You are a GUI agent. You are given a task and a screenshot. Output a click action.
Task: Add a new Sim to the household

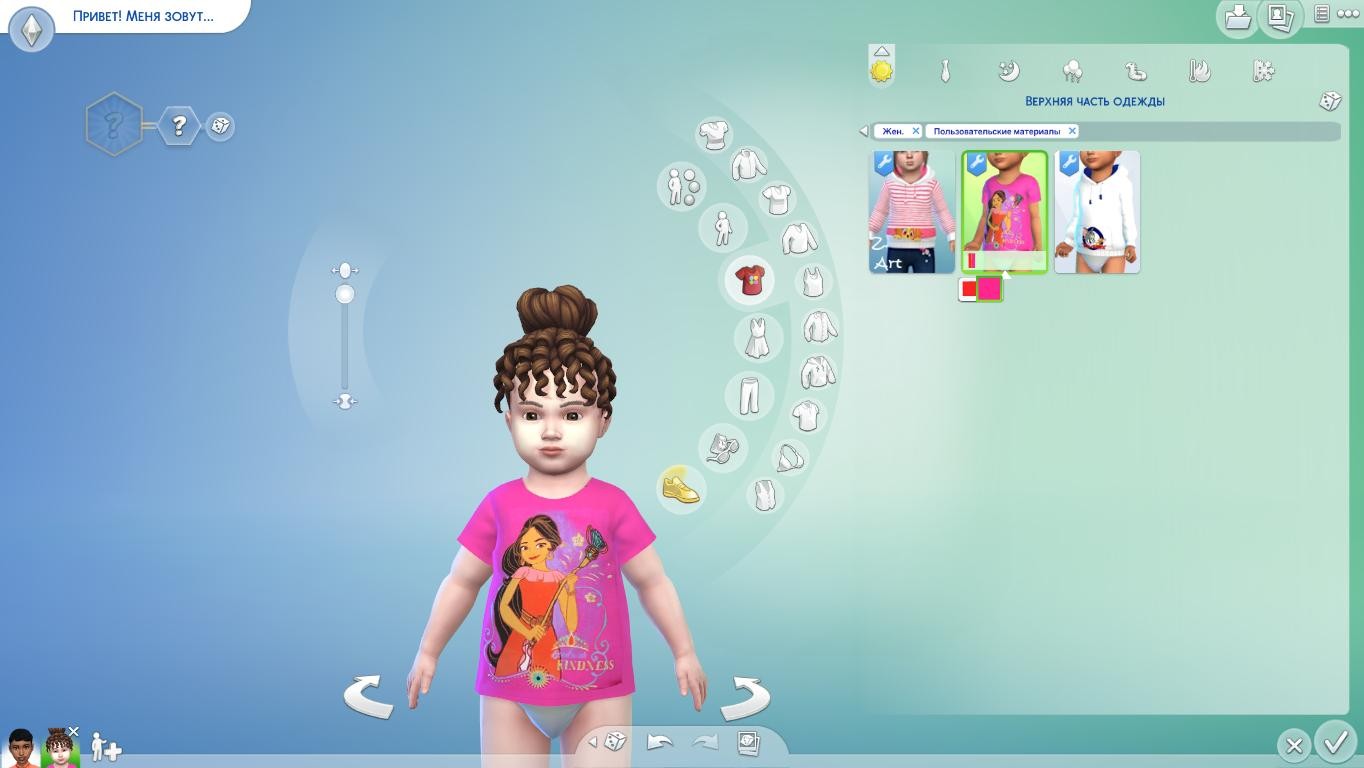[x=105, y=747]
